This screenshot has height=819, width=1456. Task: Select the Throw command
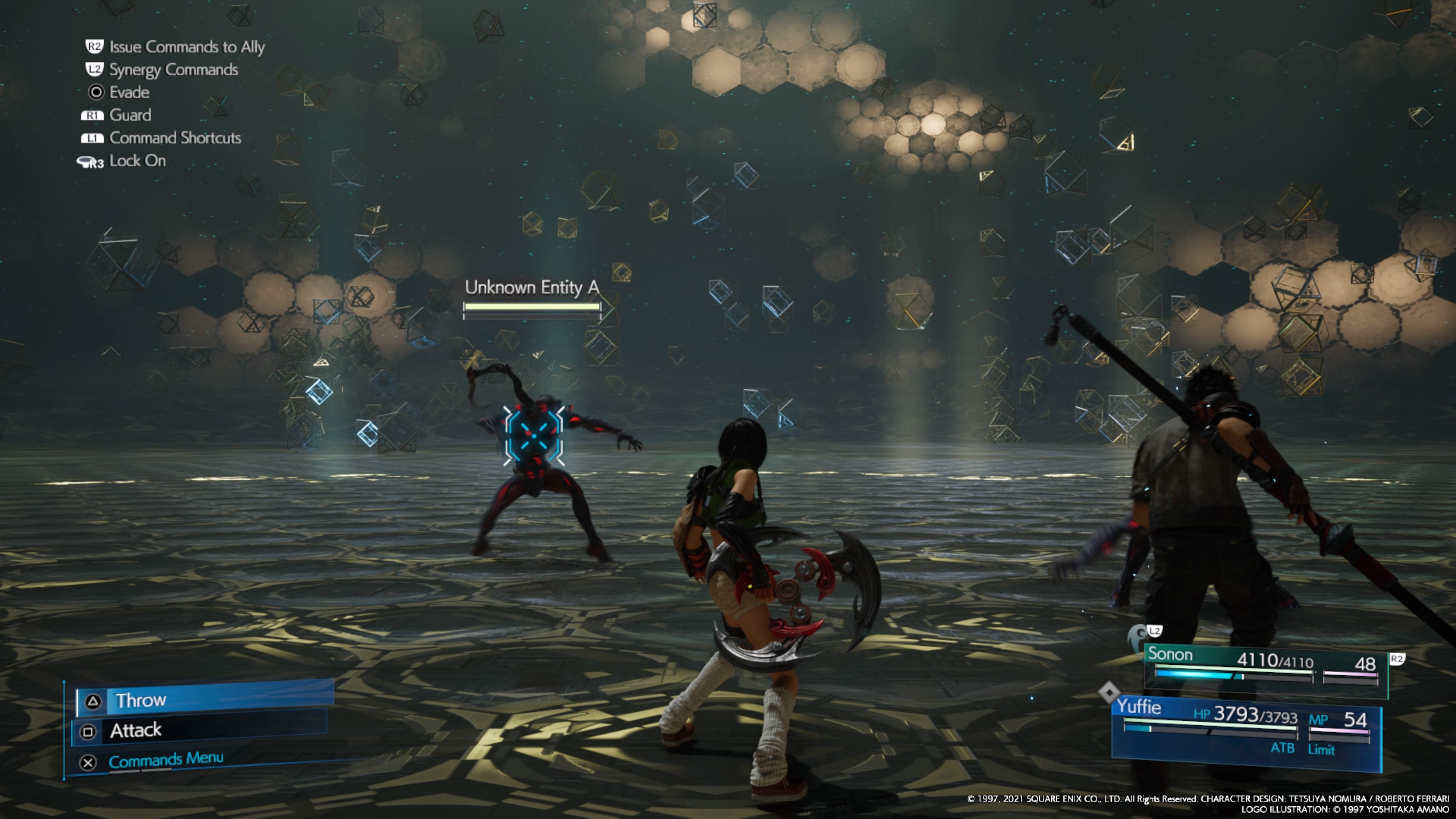point(205,700)
